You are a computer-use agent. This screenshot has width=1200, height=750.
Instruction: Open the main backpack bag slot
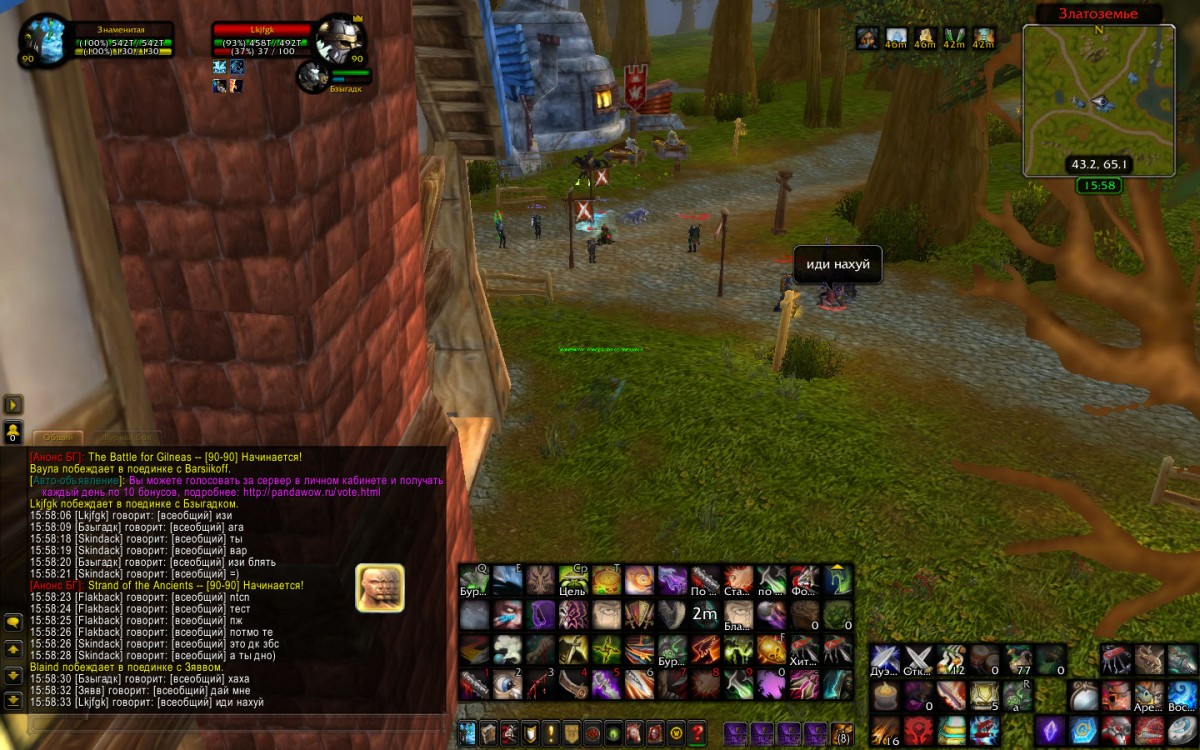coord(843,733)
